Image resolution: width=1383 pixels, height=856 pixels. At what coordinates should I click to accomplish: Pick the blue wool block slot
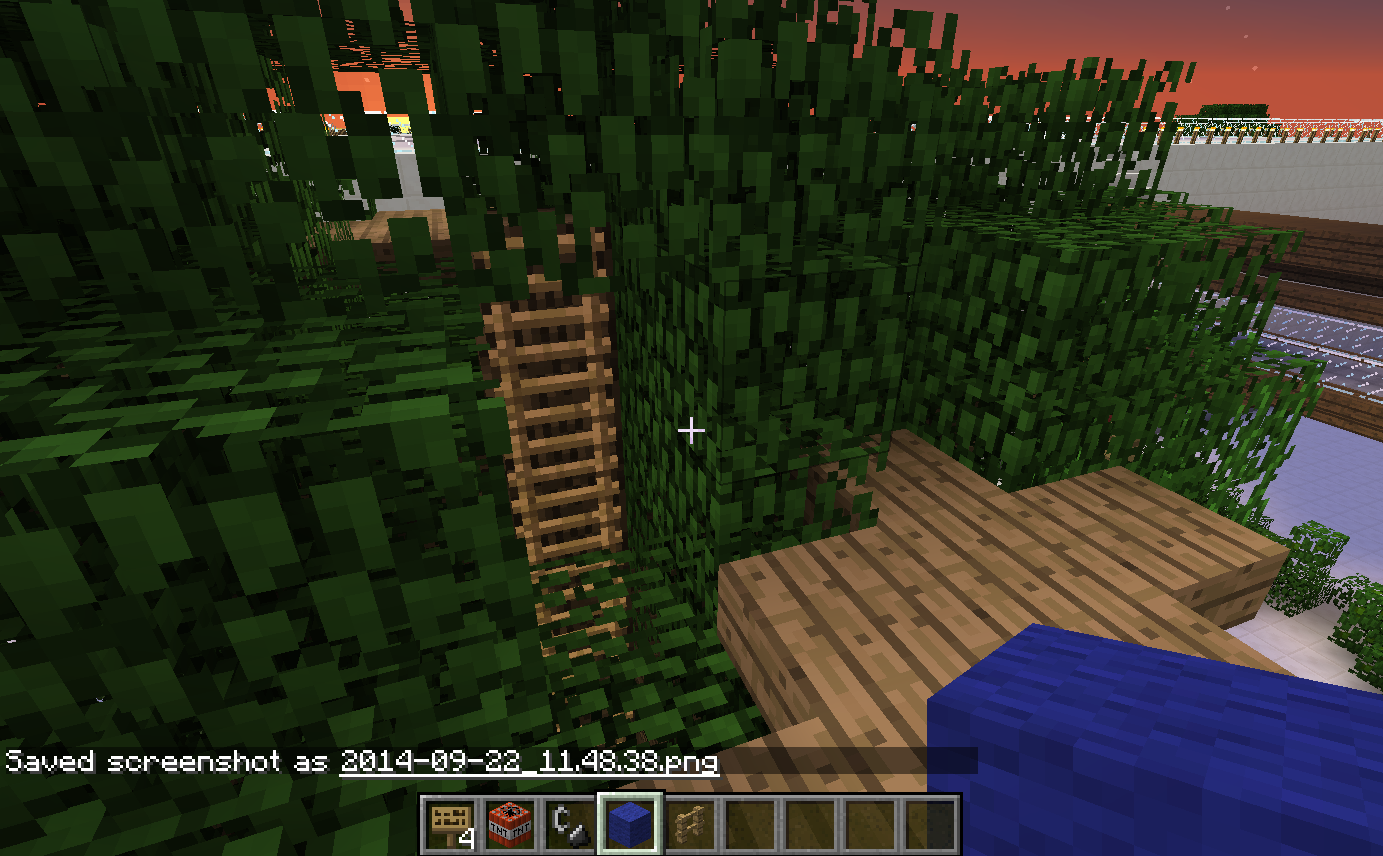click(x=628, y=824)
